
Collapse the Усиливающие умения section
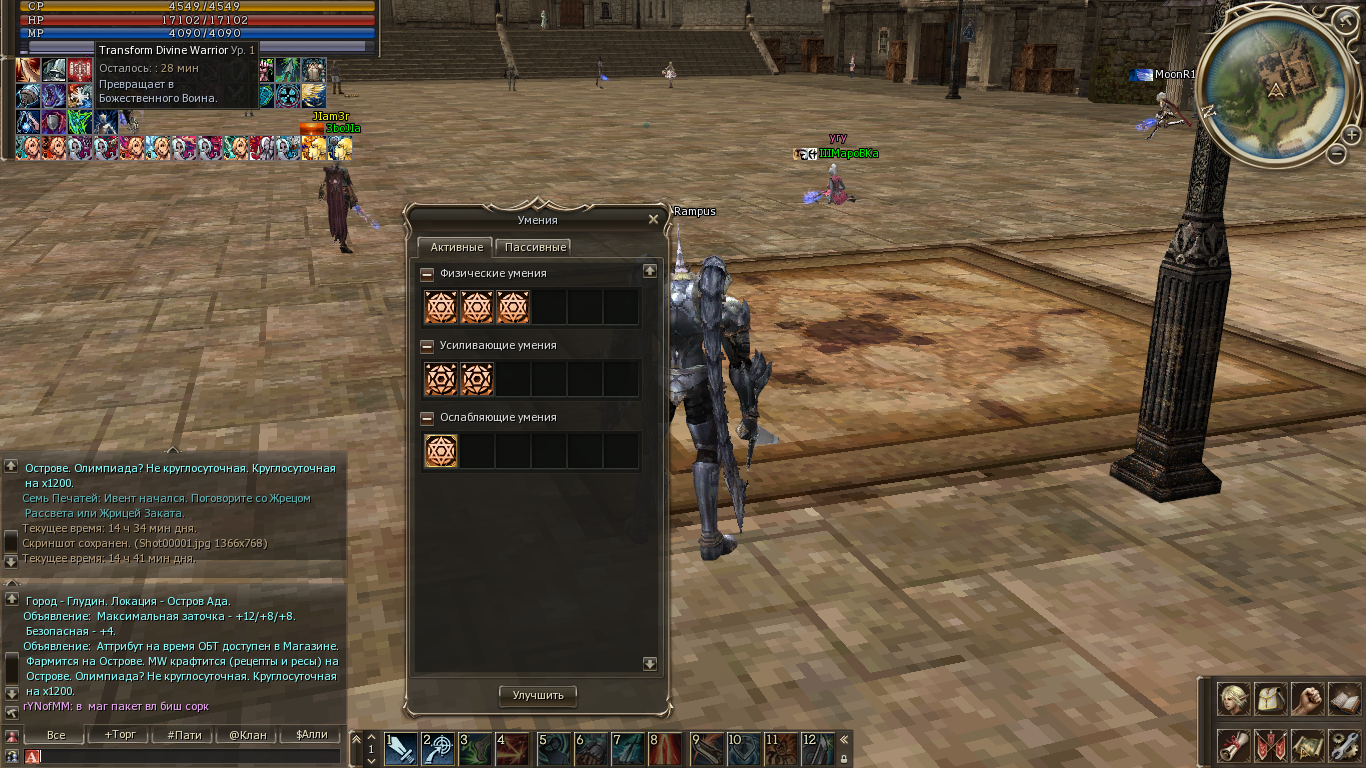[427, 346]
